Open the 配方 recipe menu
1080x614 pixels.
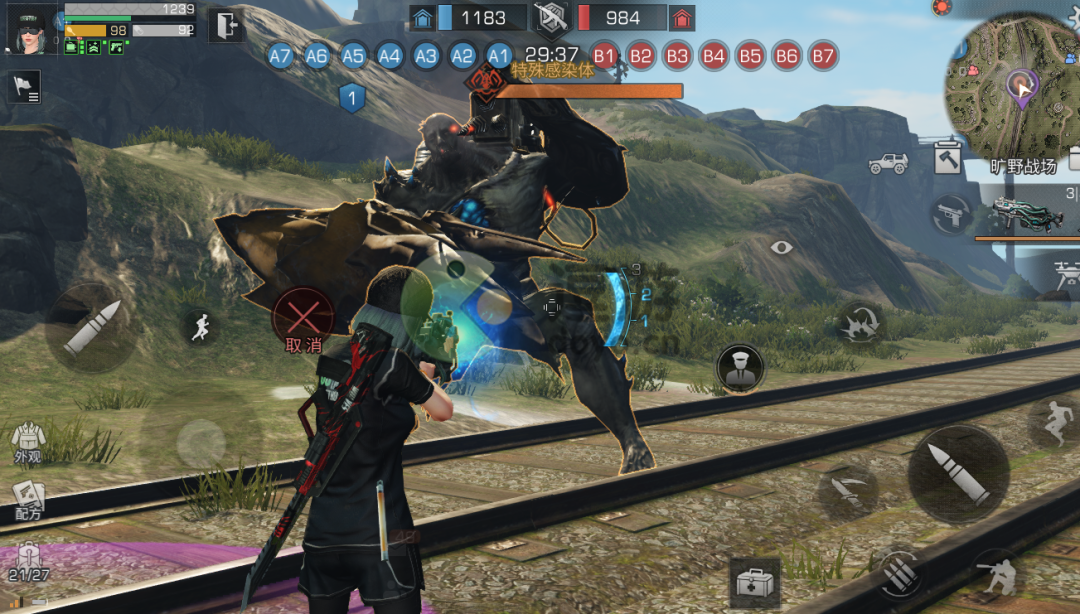click(x=28, y=499)
